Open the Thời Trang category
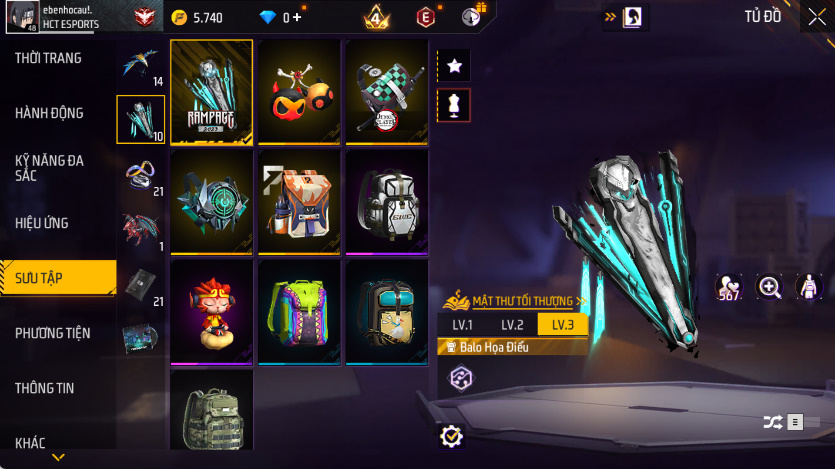 pos(48,58)
